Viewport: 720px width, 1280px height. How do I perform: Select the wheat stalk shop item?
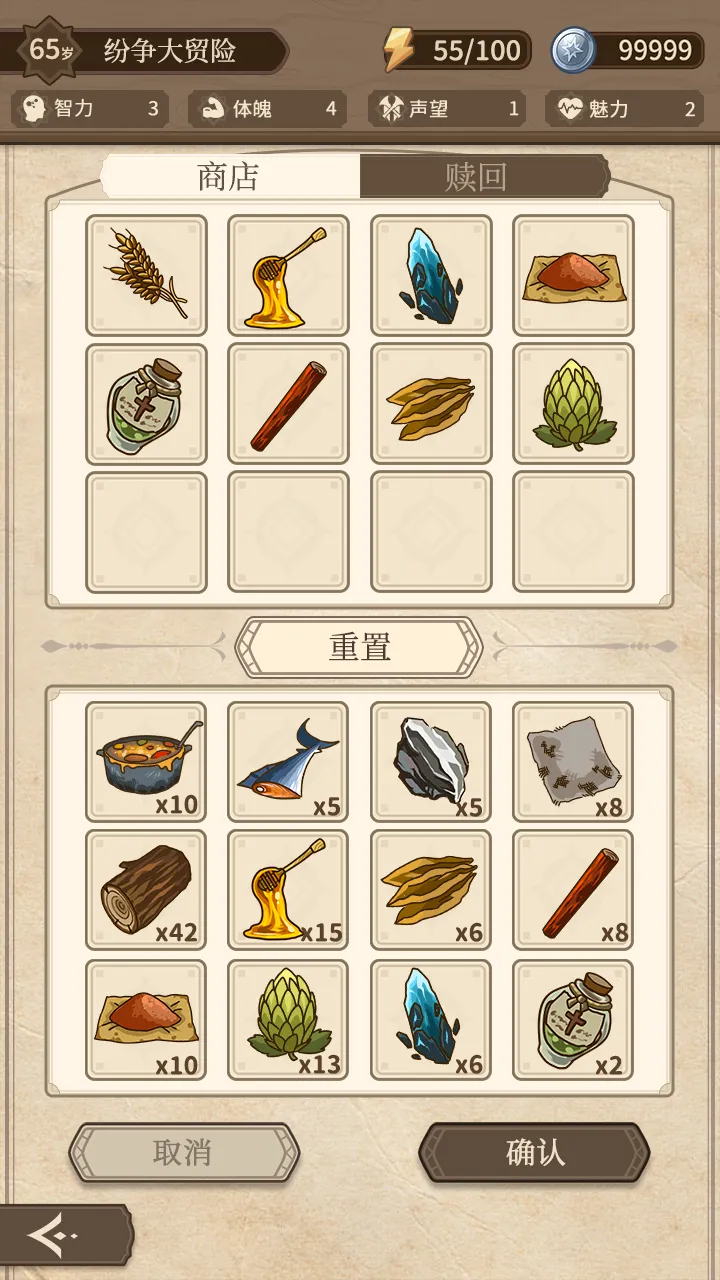coord(146,275)
